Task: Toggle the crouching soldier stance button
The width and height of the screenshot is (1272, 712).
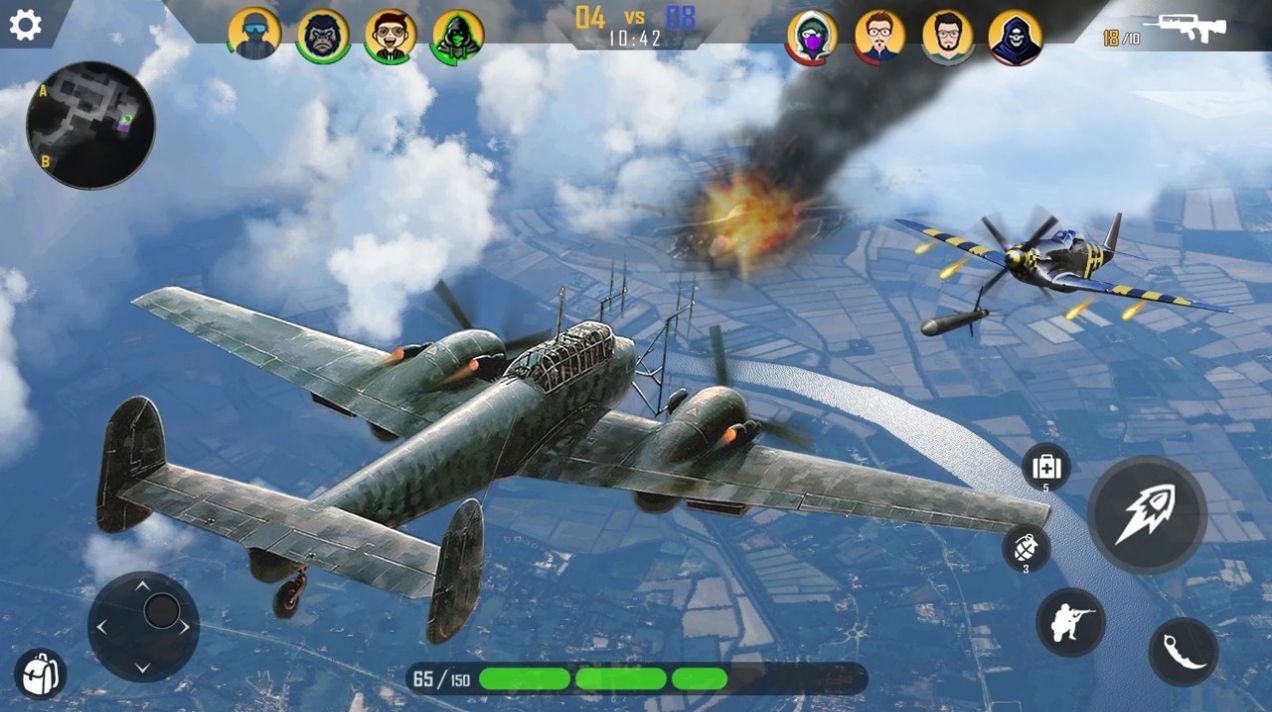Action: point(1071,622)
